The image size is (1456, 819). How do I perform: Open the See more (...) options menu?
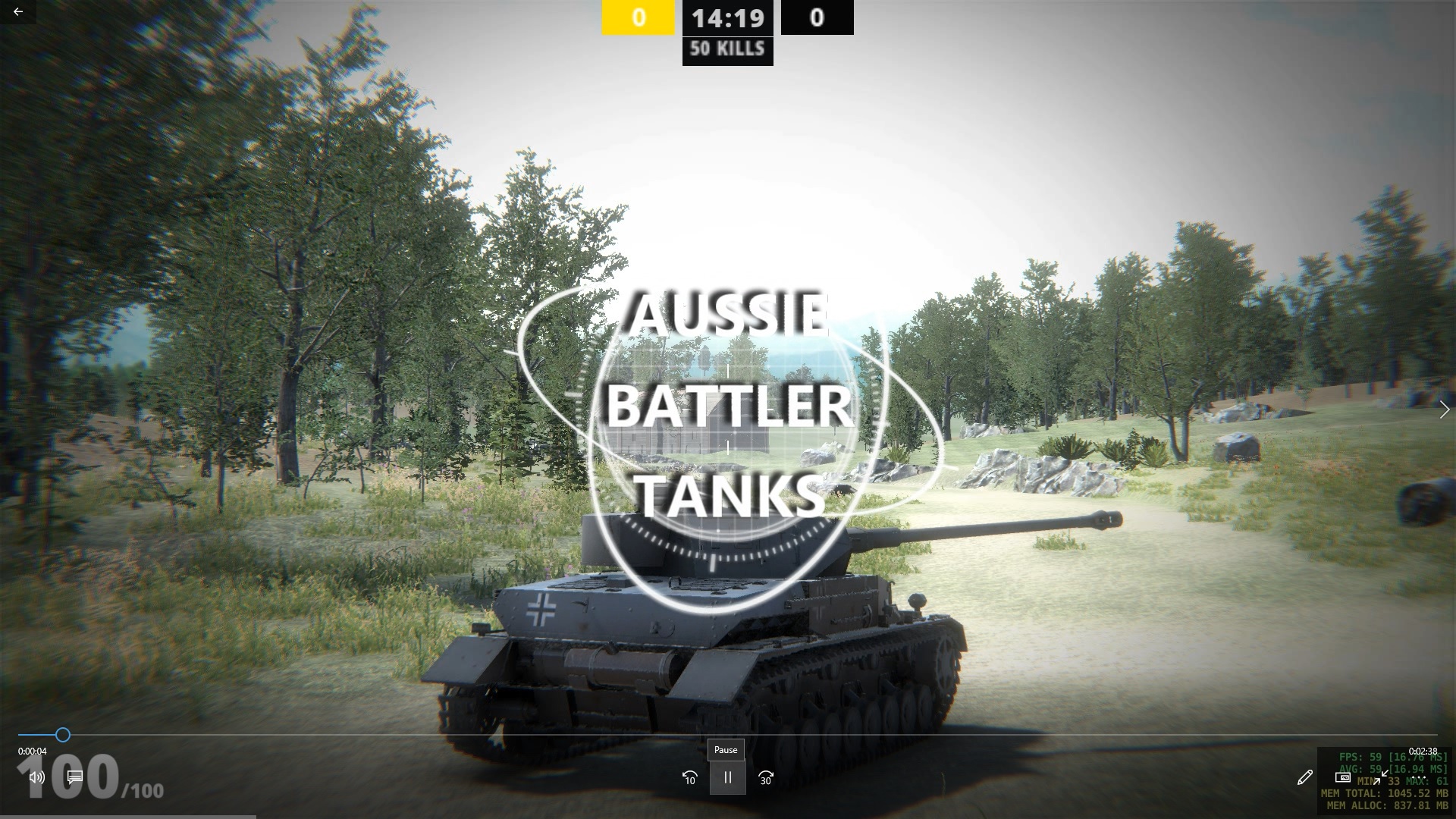(x=1418, y=777)
